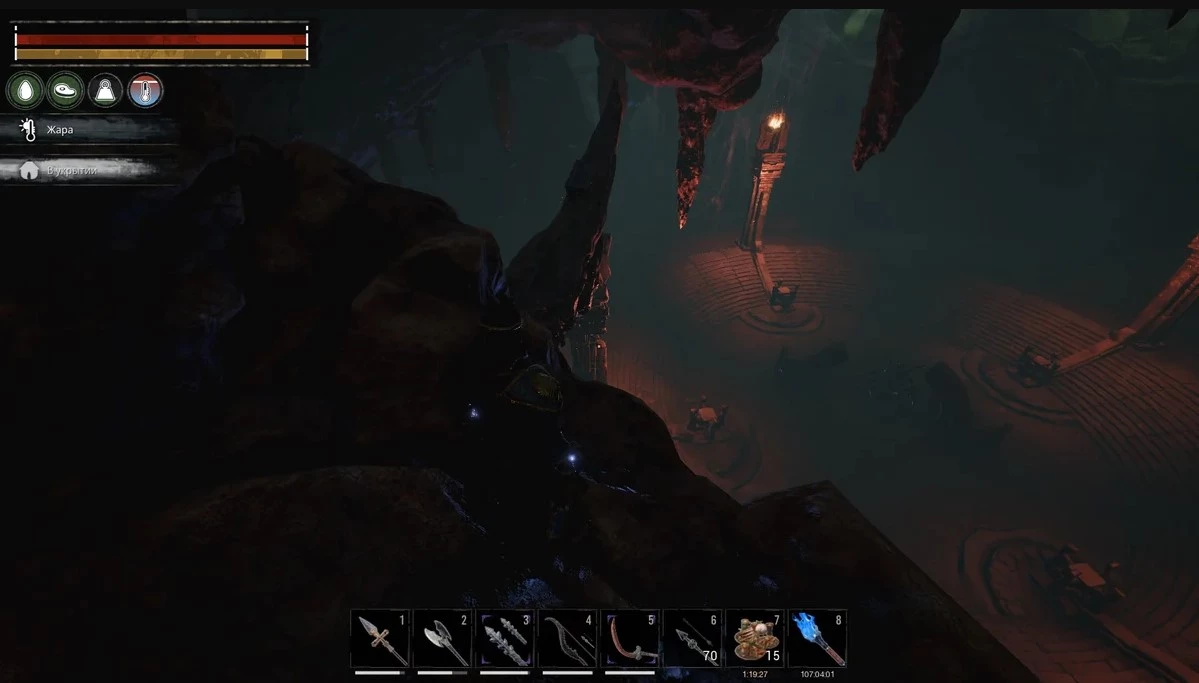The image size is (1199, 683).
Task: Use the food dish stack of 15
Action: (x=754, y=638)
